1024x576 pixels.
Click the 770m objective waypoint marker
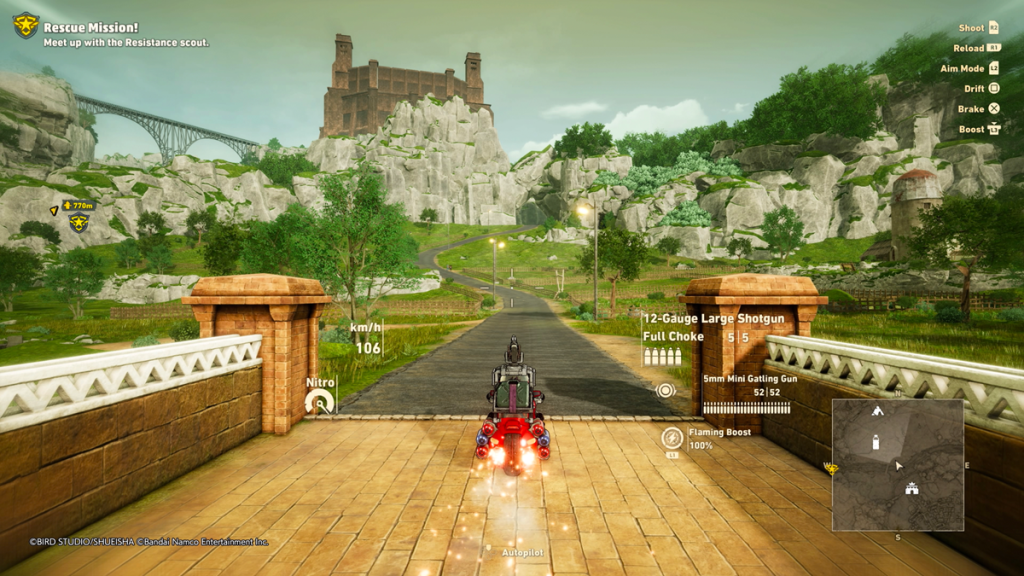[78, 222]
